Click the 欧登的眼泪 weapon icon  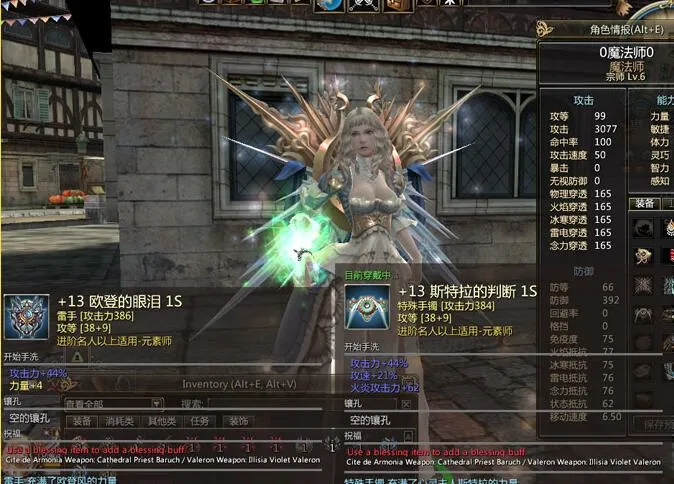click(26, 317)
